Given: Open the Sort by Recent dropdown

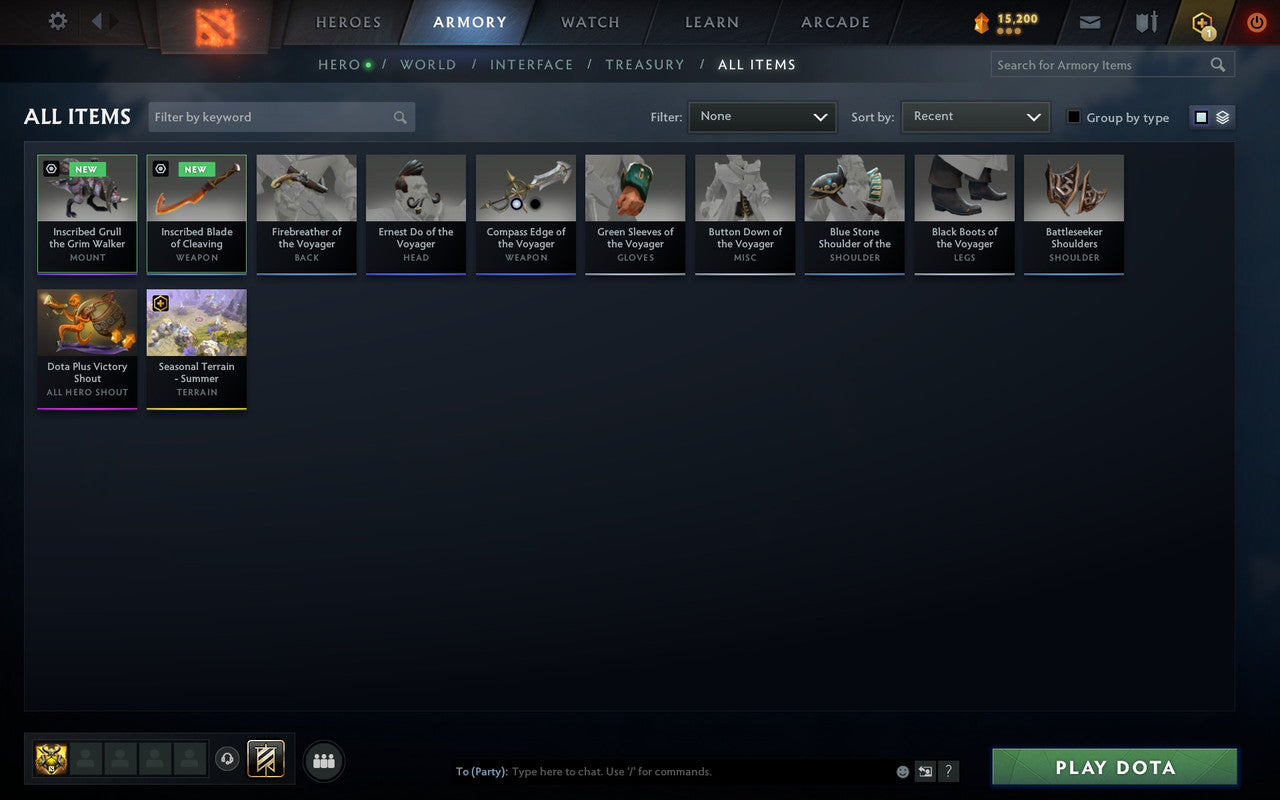Looking at the screenshot, I should pos(975,117).
